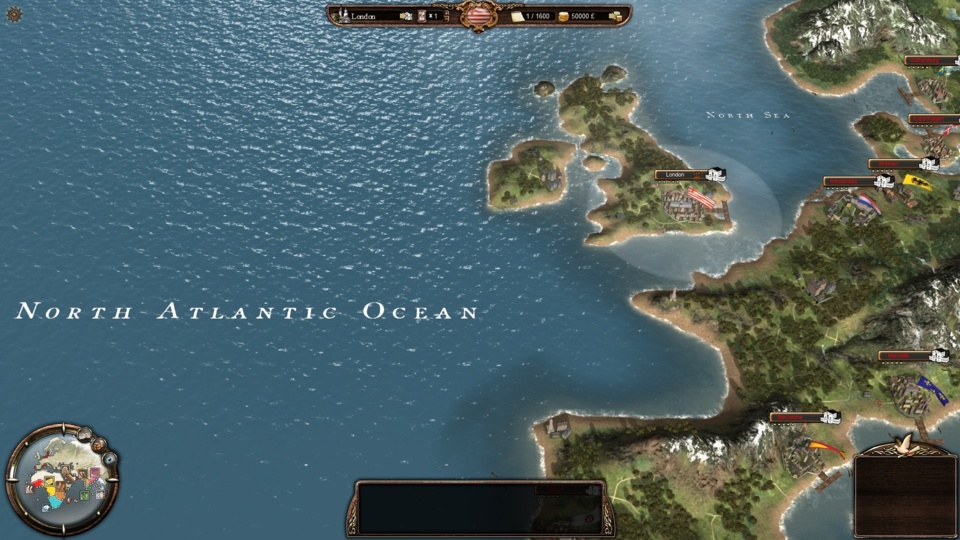Toggle the eye view minimap button
960x540 pixels.
pyautogui.click(x=110, y=459)
